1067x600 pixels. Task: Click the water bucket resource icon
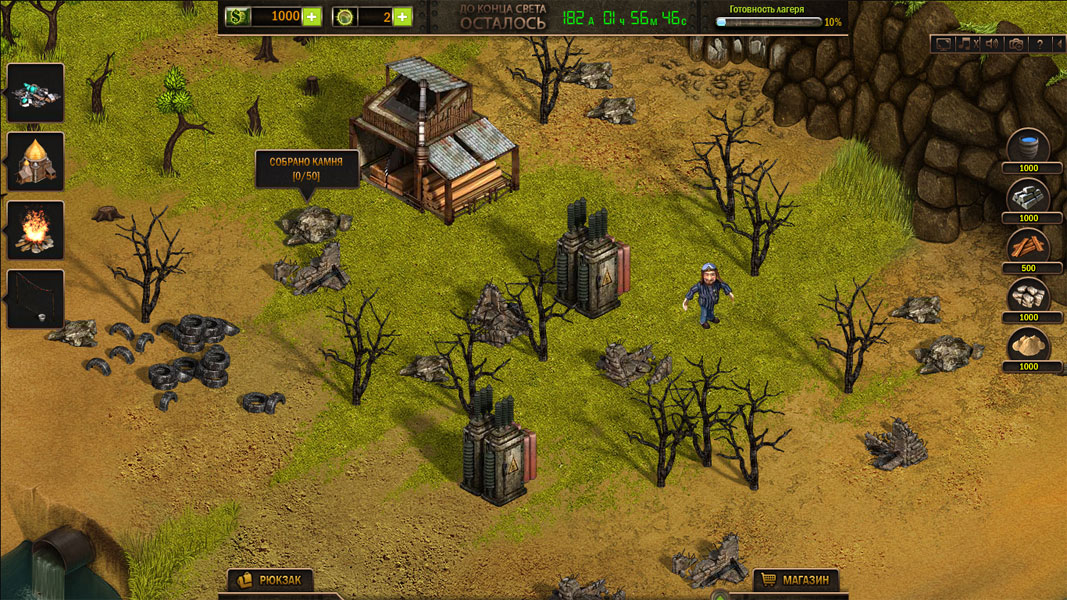tap(1028, 146)
